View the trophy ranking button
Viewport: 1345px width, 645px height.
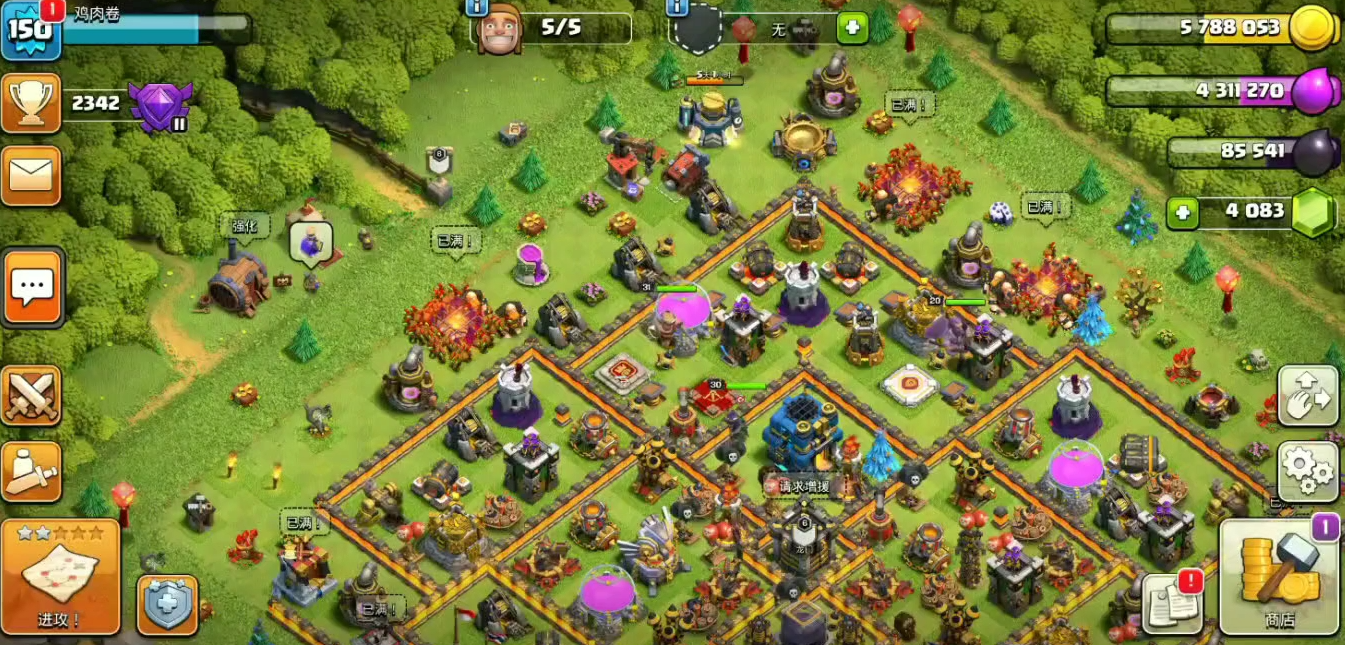pyautogui.click(x=31, y=103)
